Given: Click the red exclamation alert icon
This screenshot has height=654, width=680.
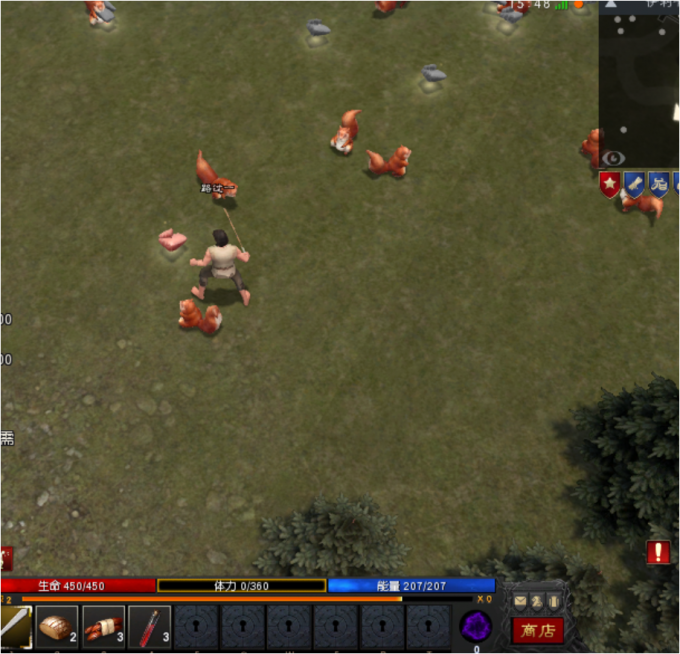Looking at the screenshot, I should (658, 552).
